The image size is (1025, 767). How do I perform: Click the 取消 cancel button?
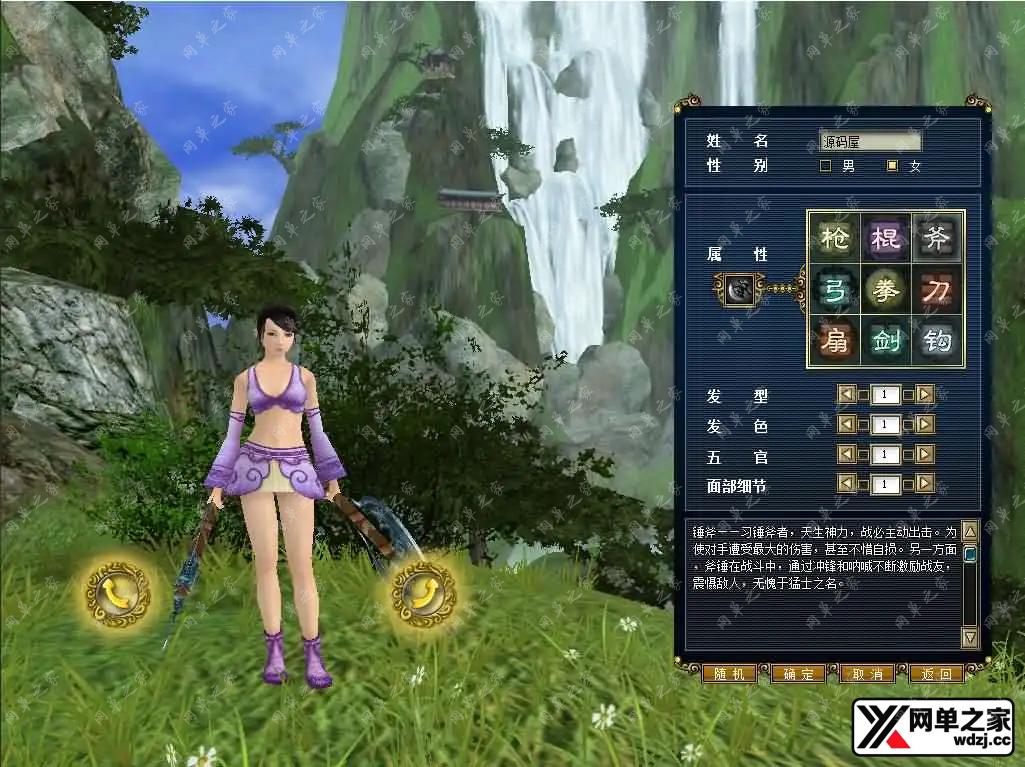[x=867, y=674]
